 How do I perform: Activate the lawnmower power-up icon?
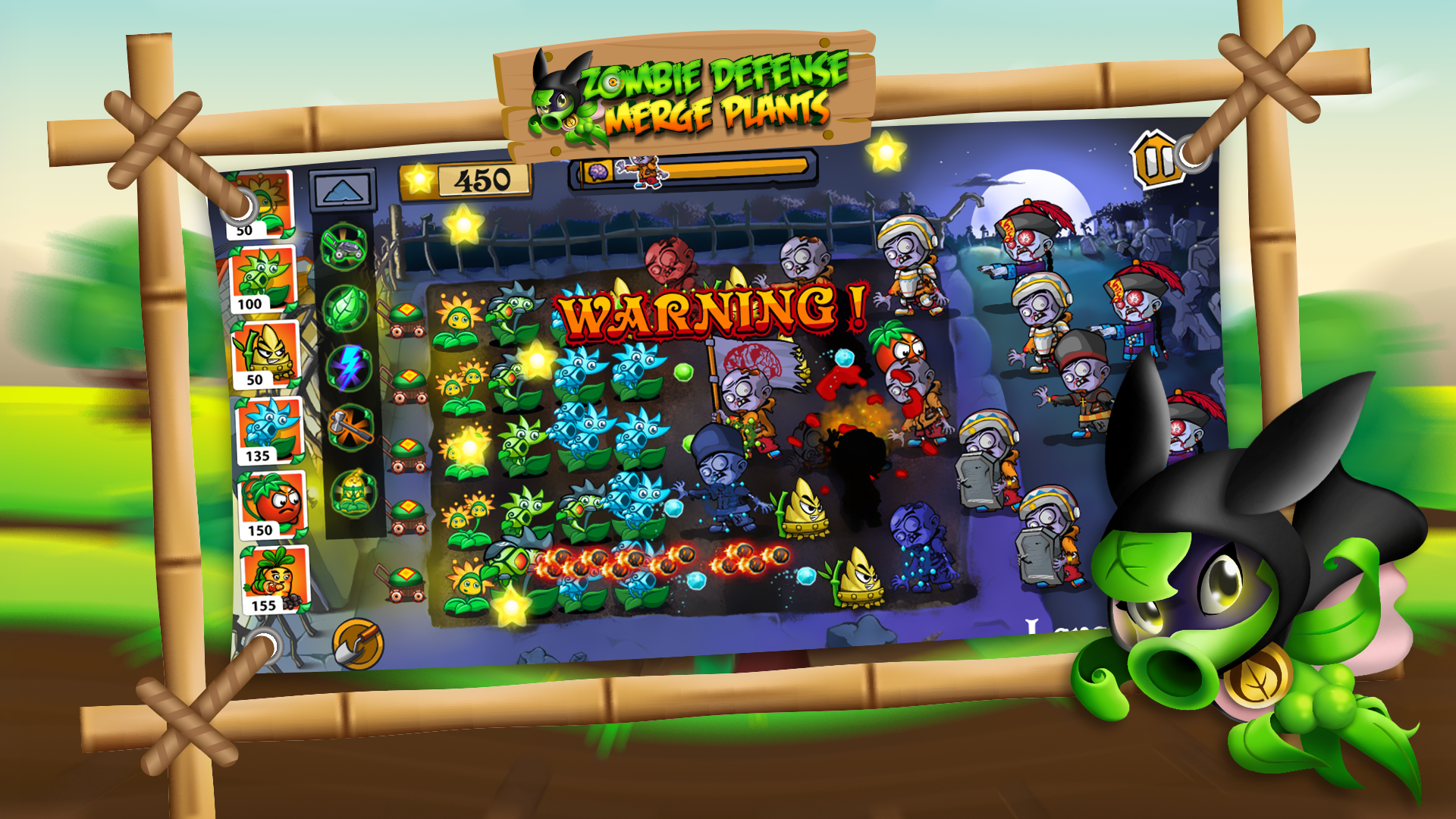point(345,243)
